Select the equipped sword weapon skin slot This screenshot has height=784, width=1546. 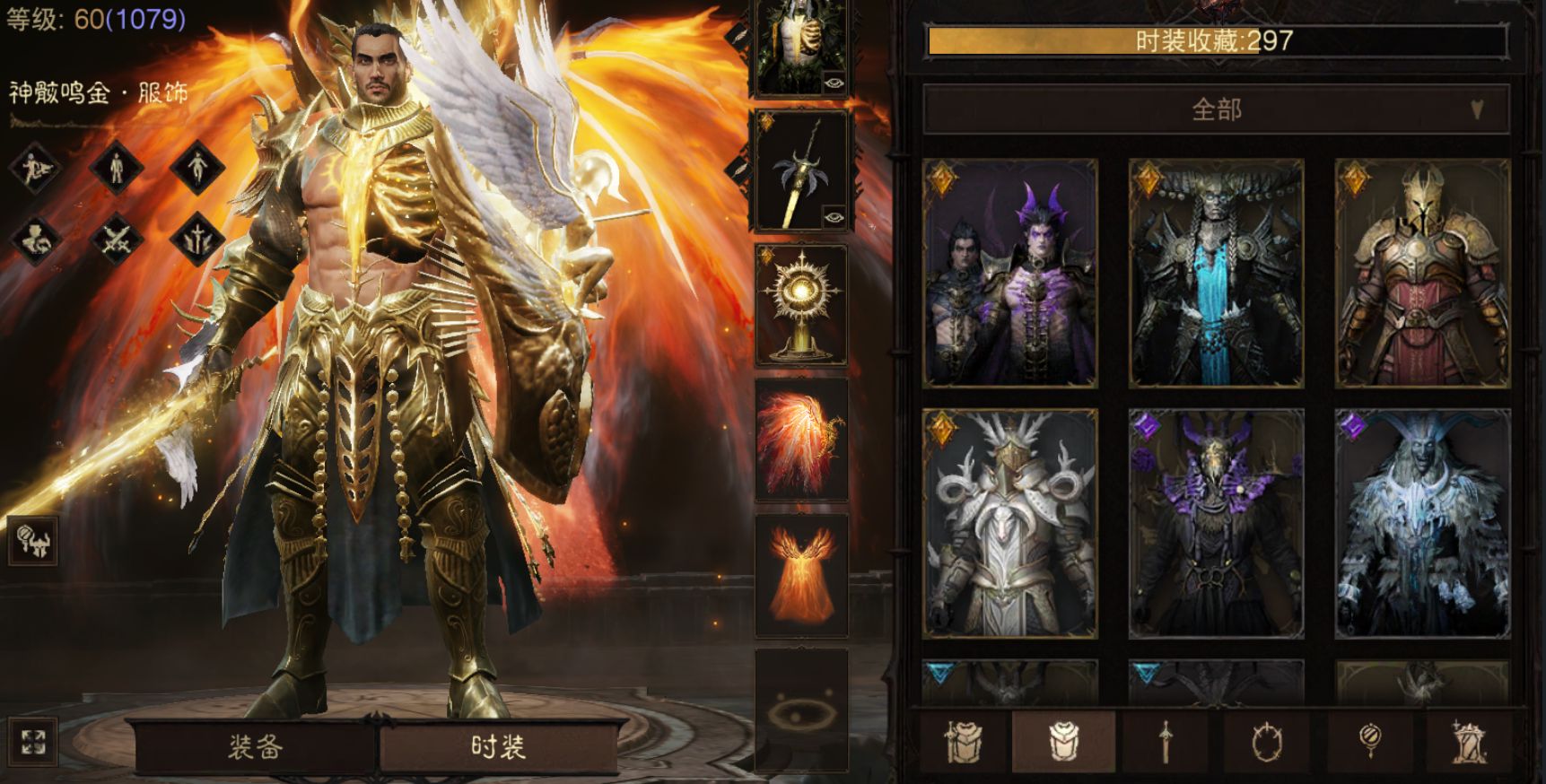pyautogui.click(x=799, y=170)
